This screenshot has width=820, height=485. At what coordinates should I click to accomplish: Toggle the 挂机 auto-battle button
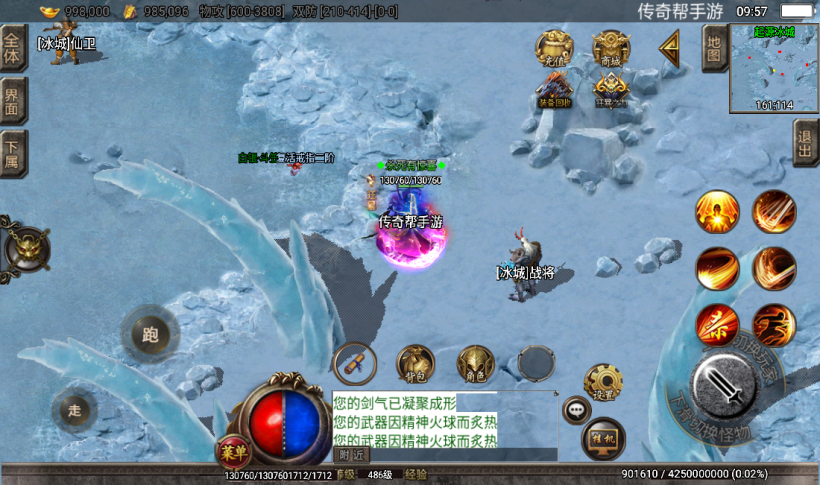tap(603, 437)
